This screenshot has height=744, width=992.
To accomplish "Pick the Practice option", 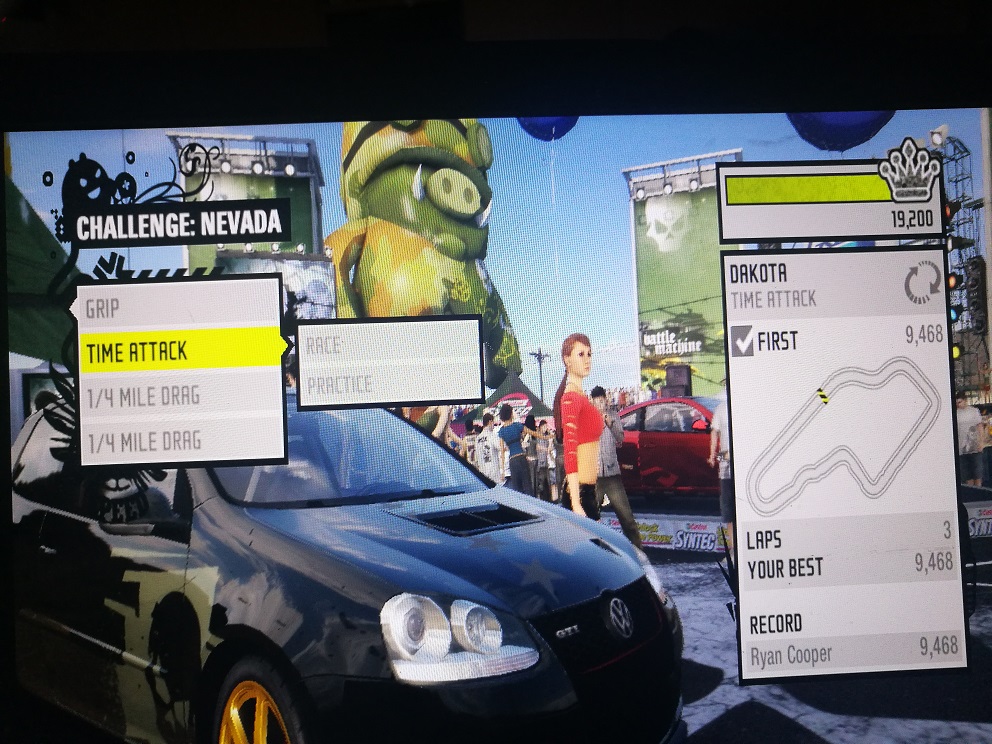I will click(x=390, y=384).
